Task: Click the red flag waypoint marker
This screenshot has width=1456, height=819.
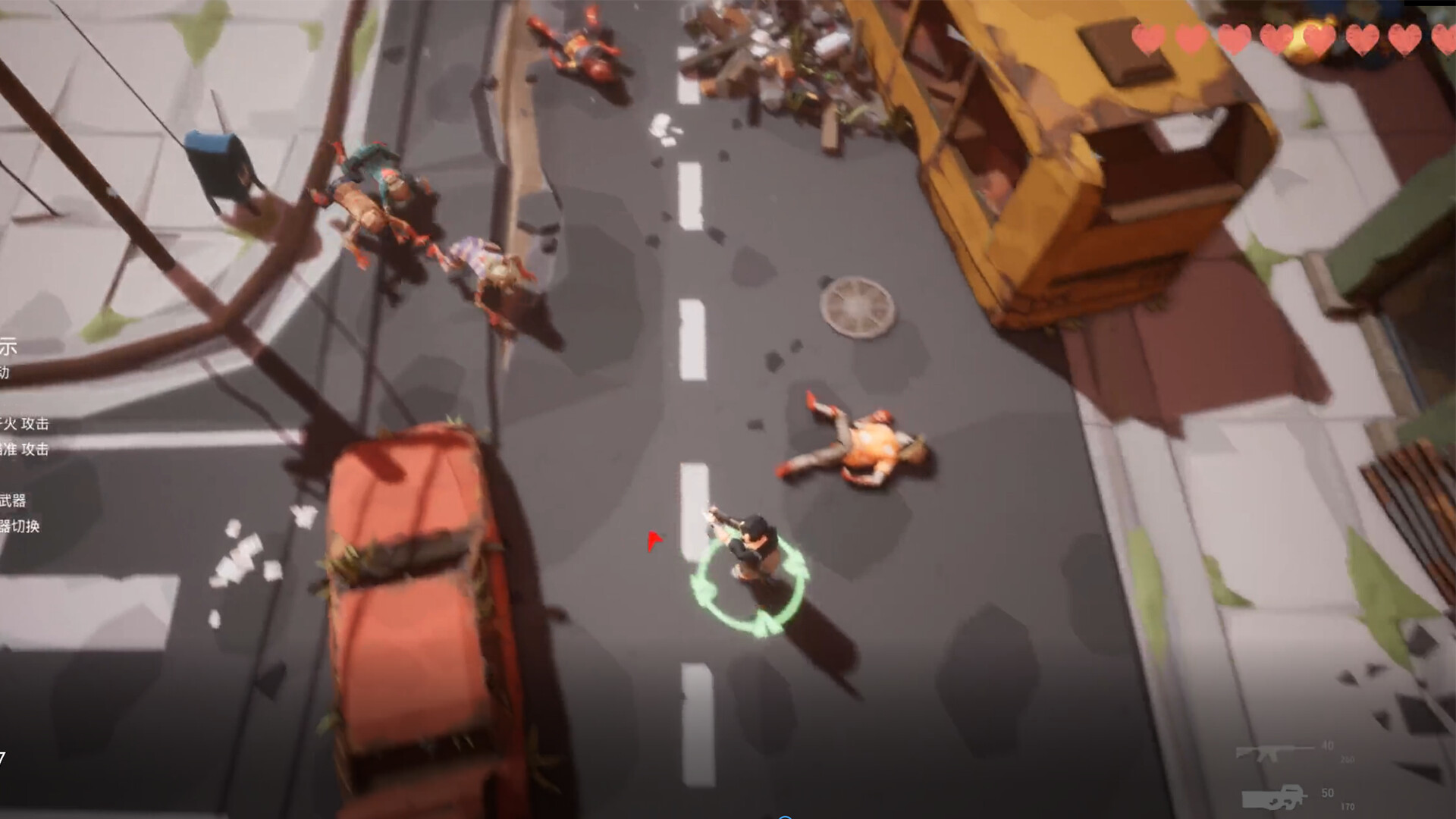Action: point(653,540)
